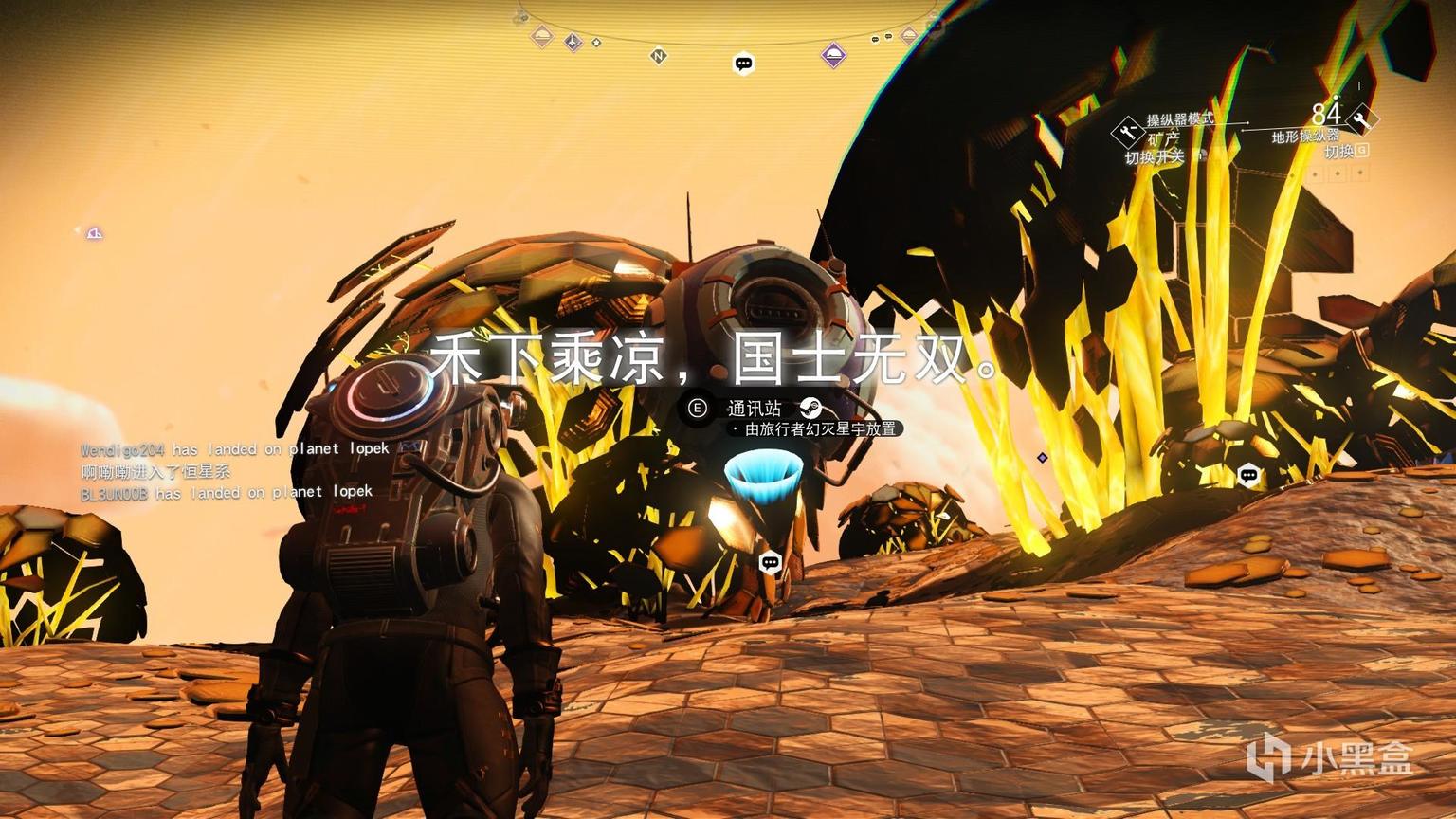The width and height of the screenshot is (1456, 819).
Task: Select the 啊嘞嘞进入了恒星系 chat line
Action: pos(155,471)
